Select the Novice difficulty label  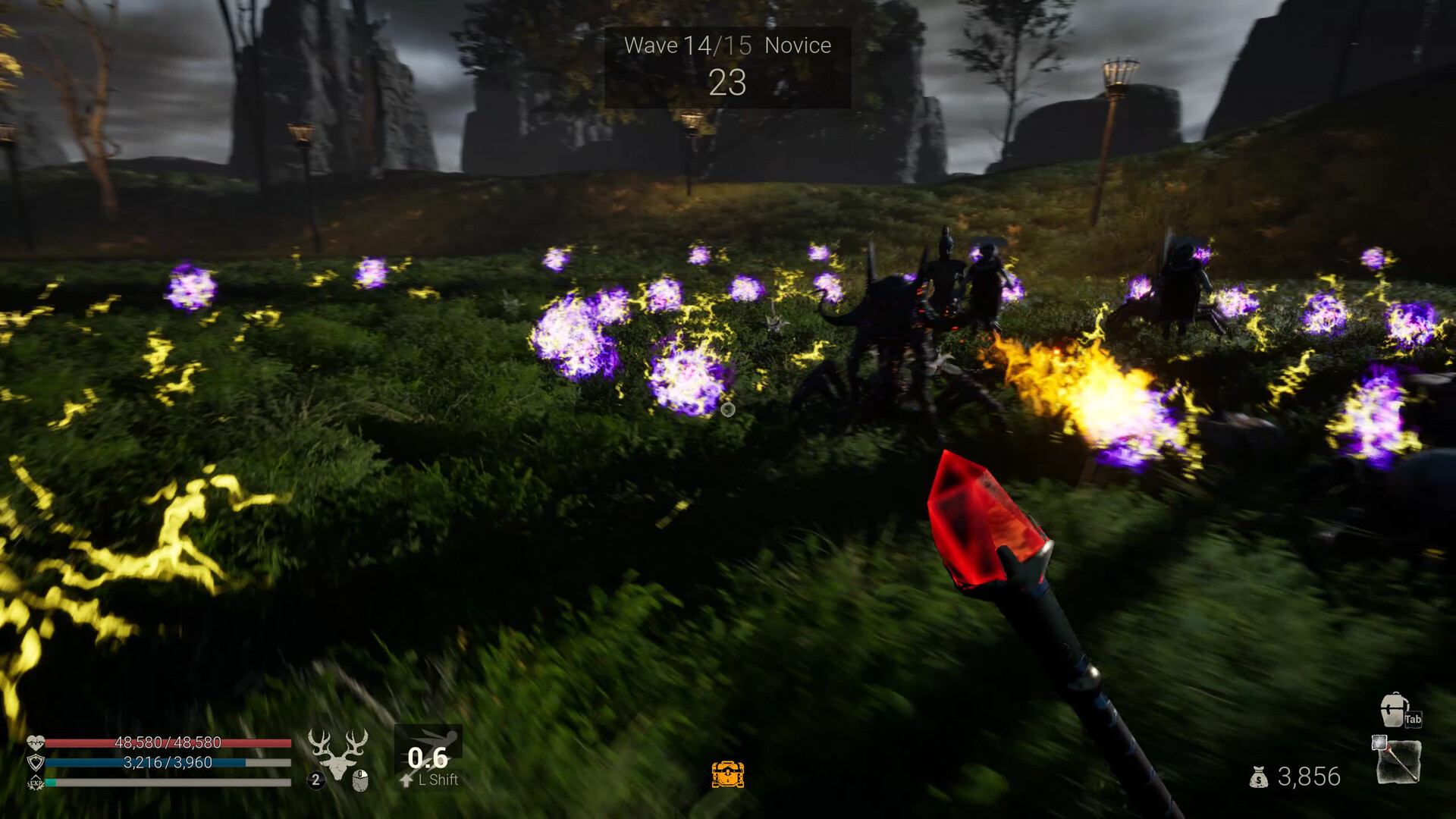point(798,45)
